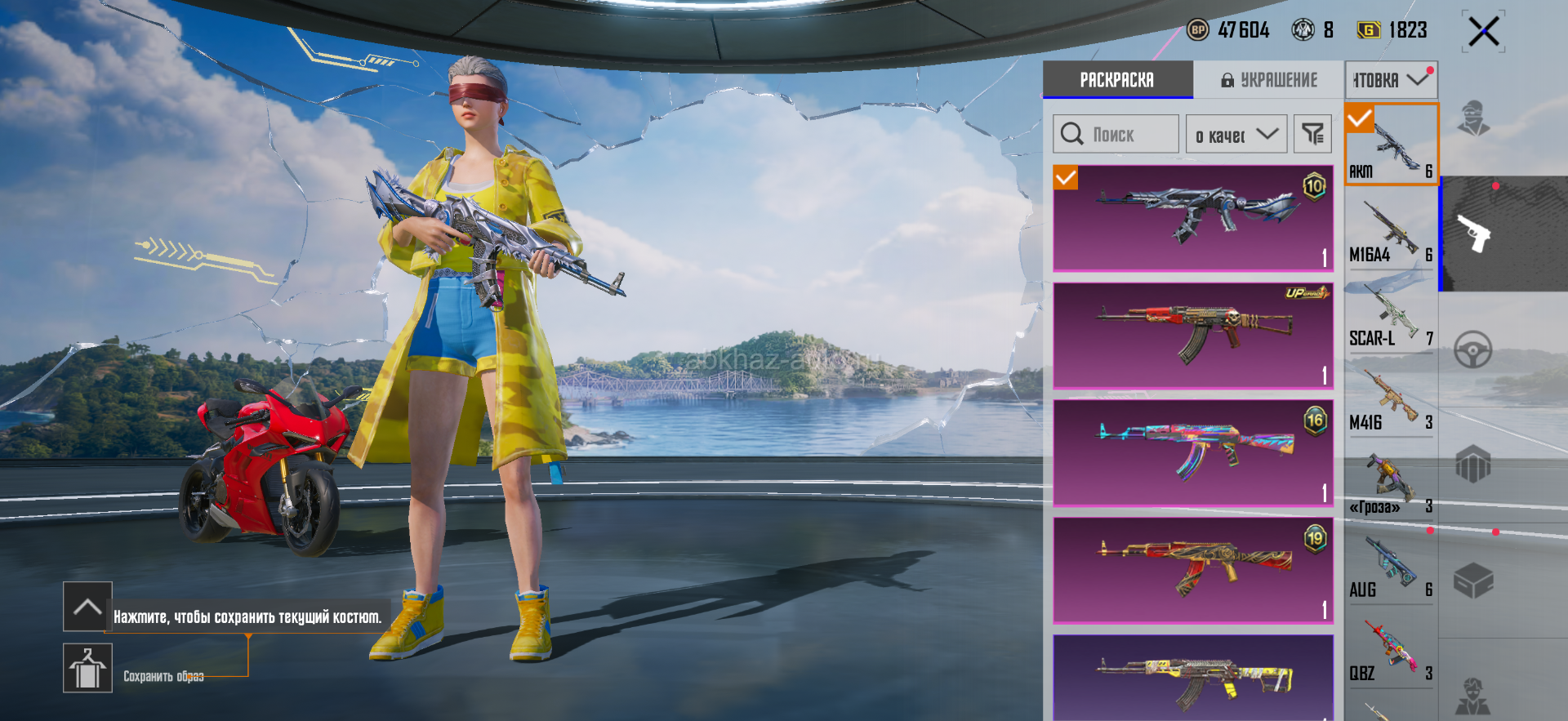Save the current outfit with the hanger button

point(87,668)
